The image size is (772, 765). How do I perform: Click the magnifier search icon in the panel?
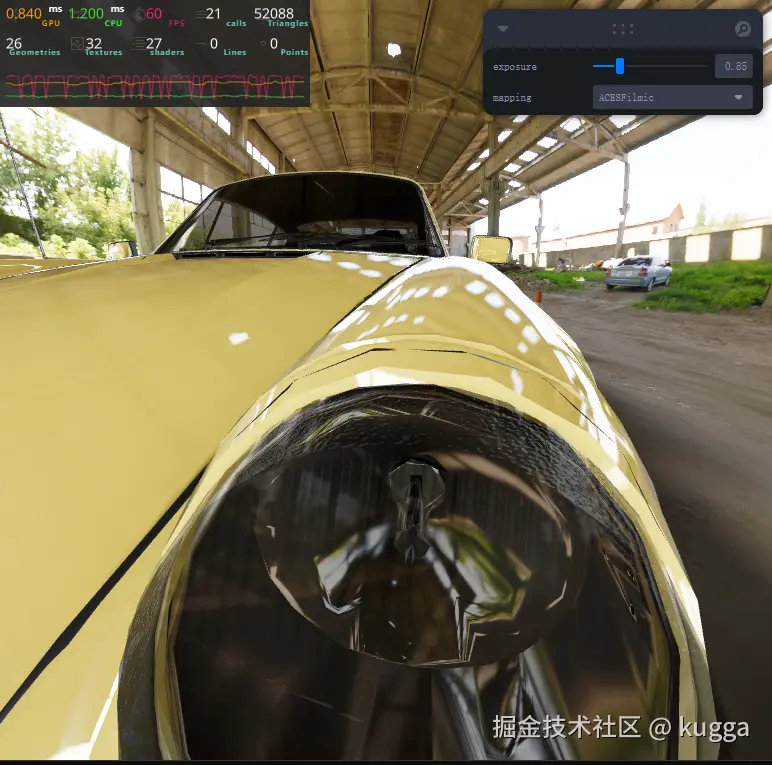tap(743, 29)
